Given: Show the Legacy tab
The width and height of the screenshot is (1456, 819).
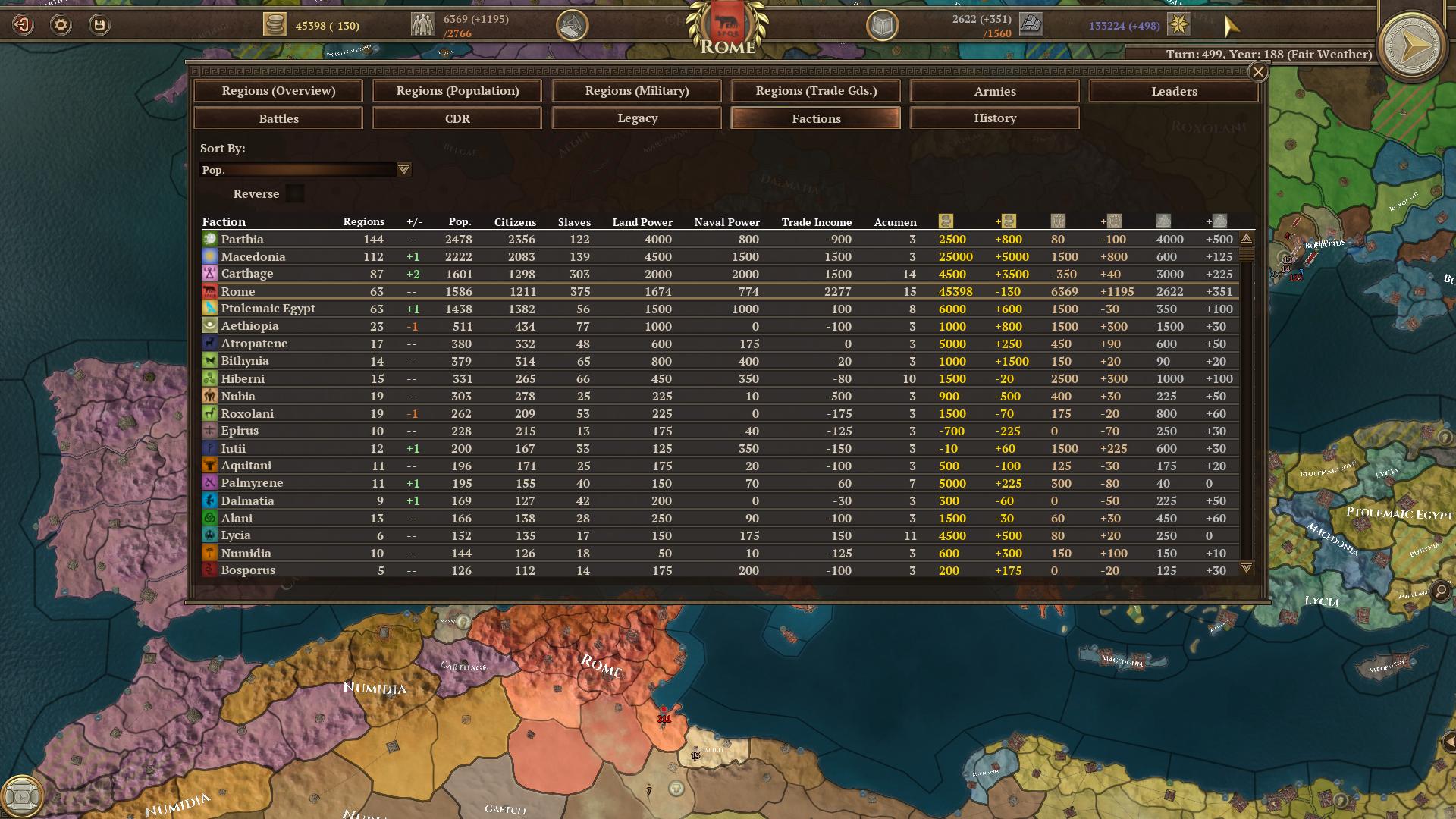Looking at the screenshot, I should [x=636, y=118].
